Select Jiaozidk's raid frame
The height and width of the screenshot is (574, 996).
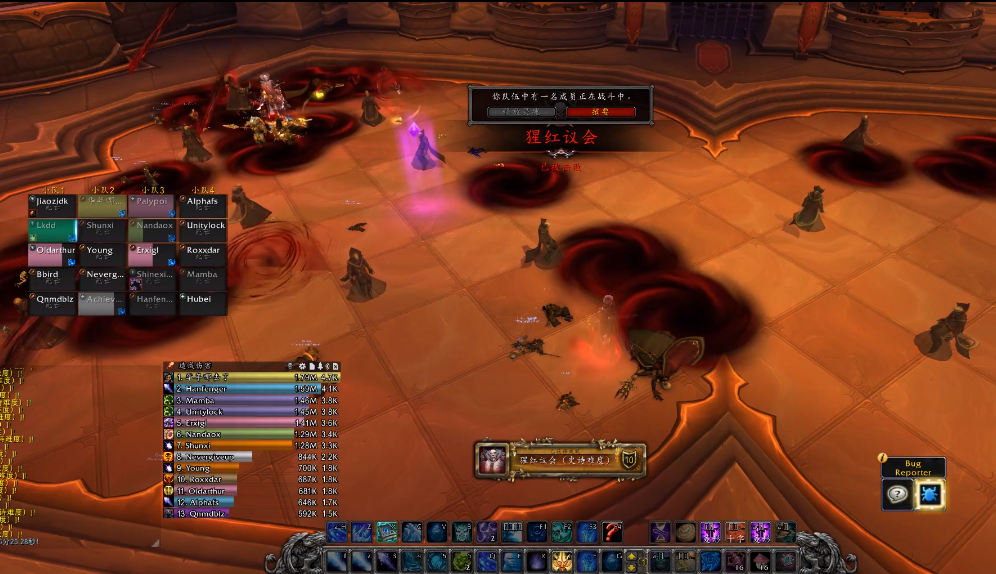pyautogui.click(x=53, y=206)
